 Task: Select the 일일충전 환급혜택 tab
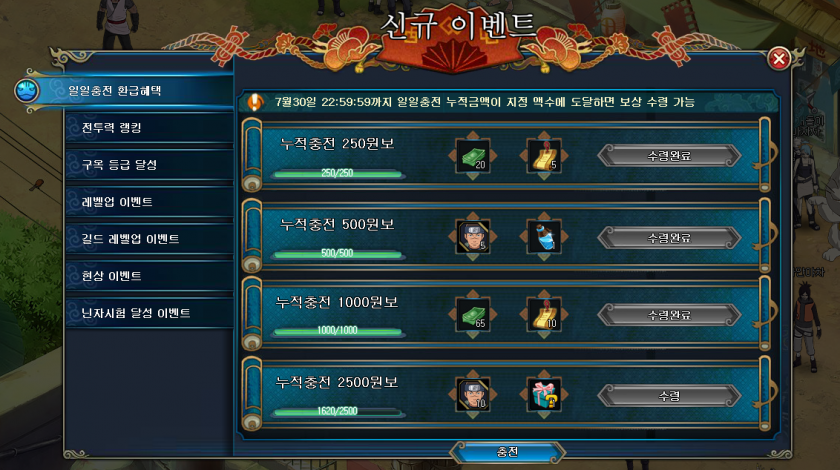click(x=114, y=90)
